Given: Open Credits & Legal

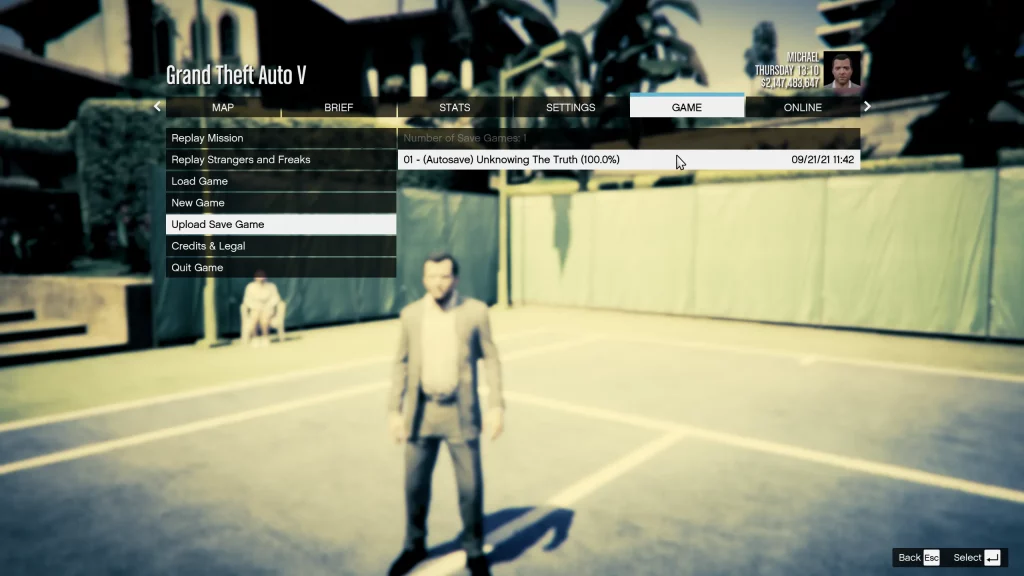Looking at the screenshot, I should point(281,246).
